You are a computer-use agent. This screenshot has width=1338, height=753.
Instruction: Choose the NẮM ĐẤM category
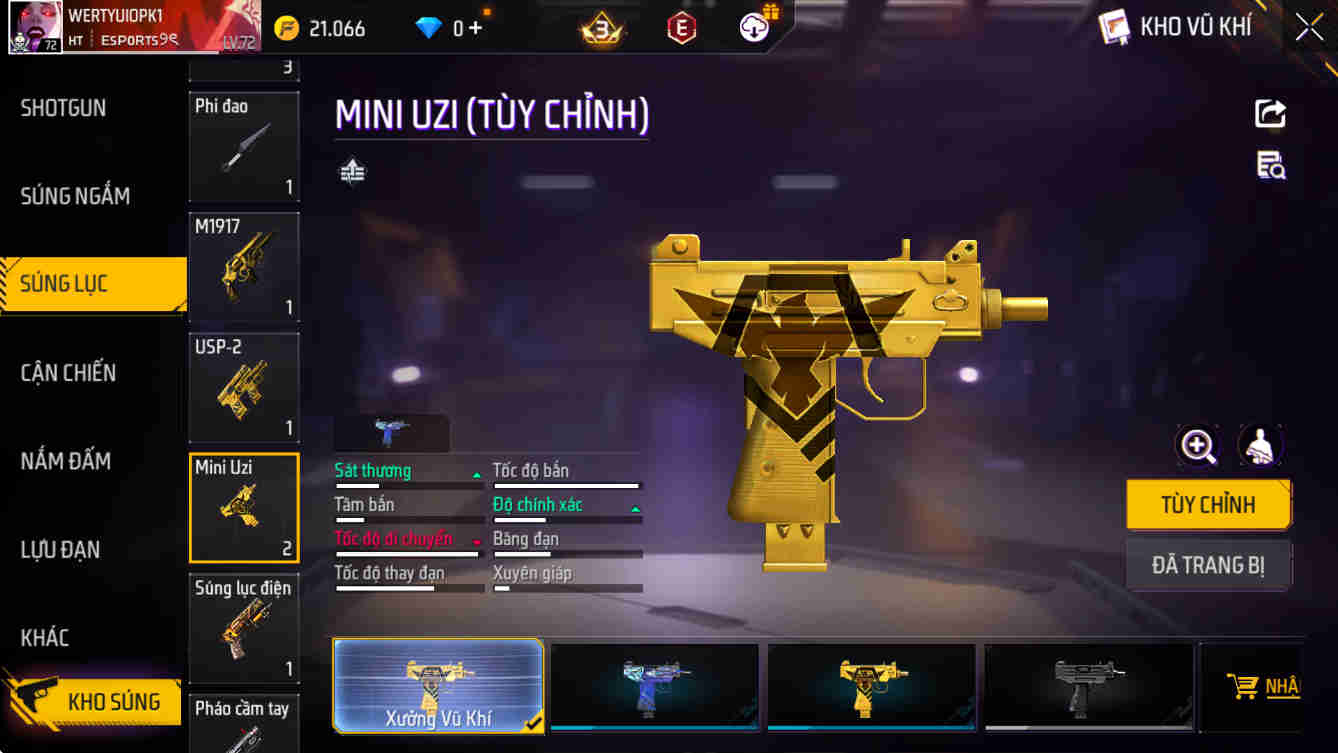click(x=66, y=461)
